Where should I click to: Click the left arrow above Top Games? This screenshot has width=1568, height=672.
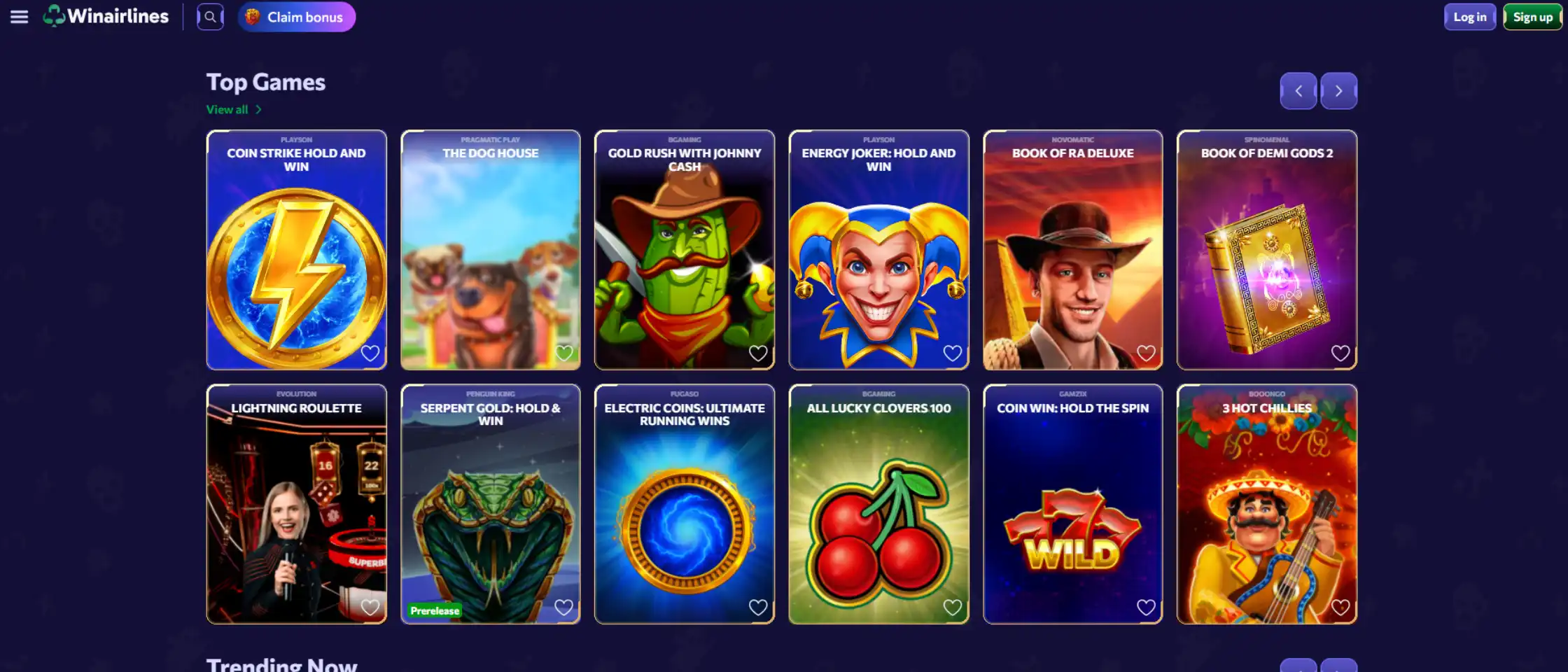1298,90
